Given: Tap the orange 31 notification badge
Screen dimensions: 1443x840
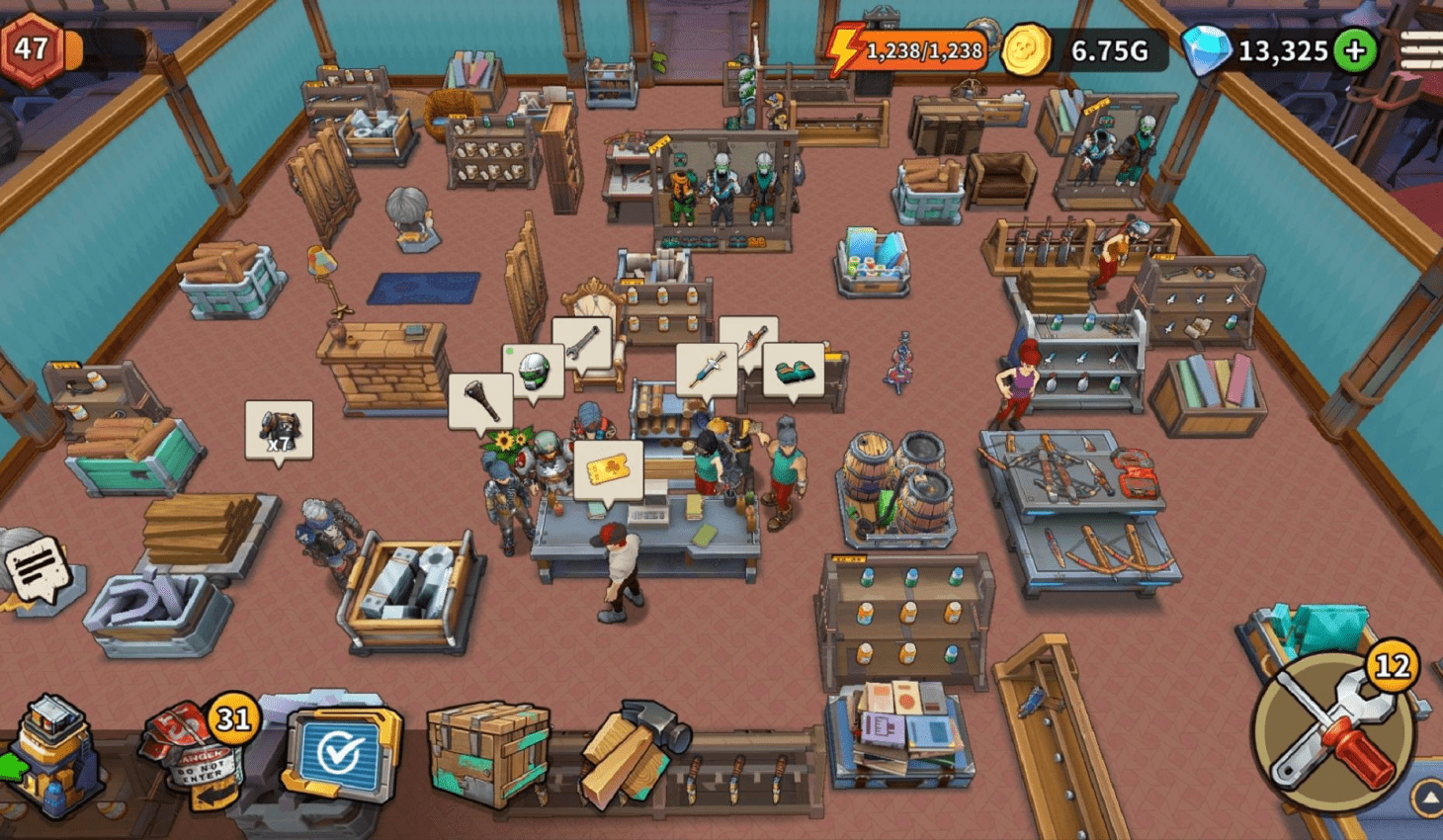Looking at the screenshot, I should point(234,718).
